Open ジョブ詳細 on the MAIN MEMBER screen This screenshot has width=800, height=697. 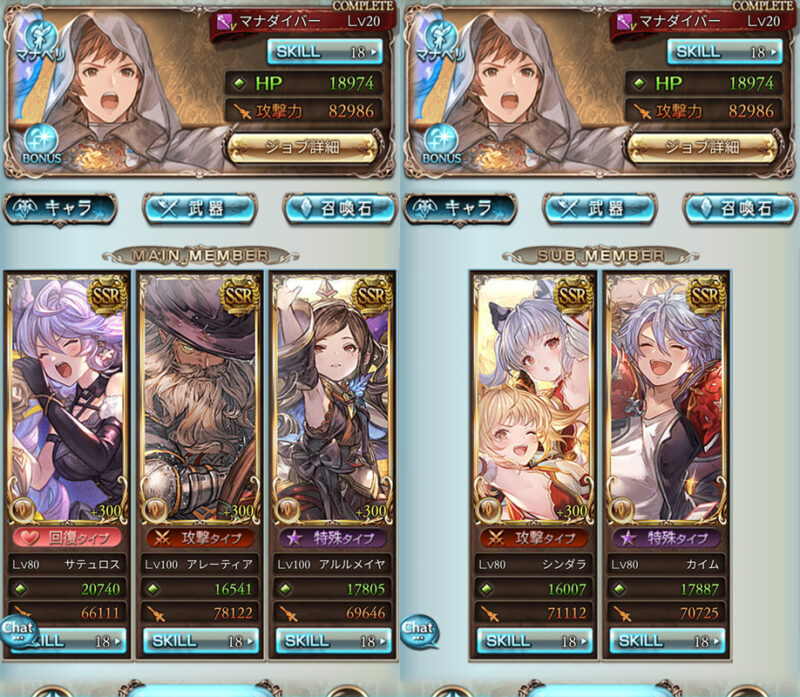302,147
